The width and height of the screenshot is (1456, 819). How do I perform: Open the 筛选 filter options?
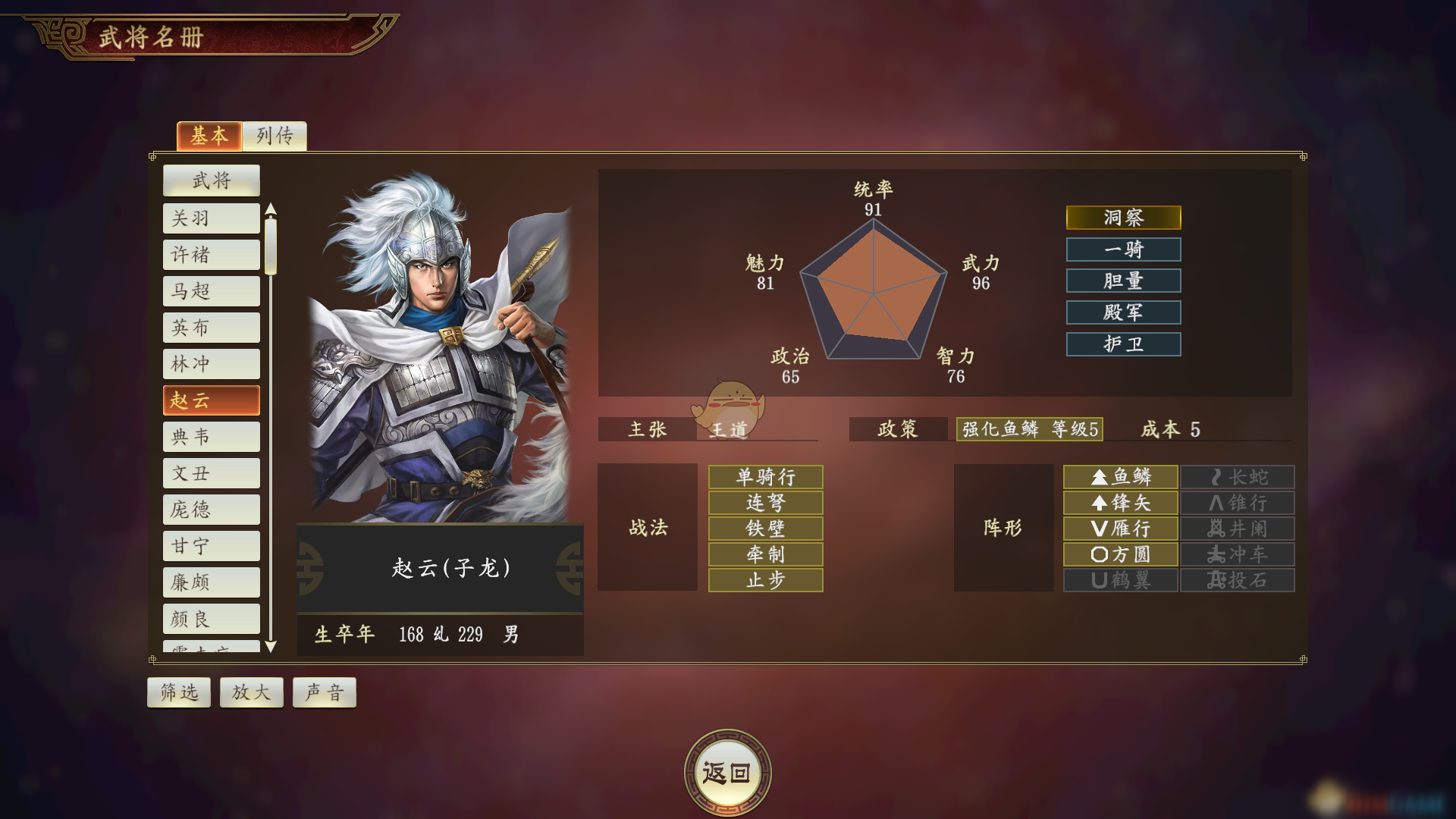click(x=178, y=692)
